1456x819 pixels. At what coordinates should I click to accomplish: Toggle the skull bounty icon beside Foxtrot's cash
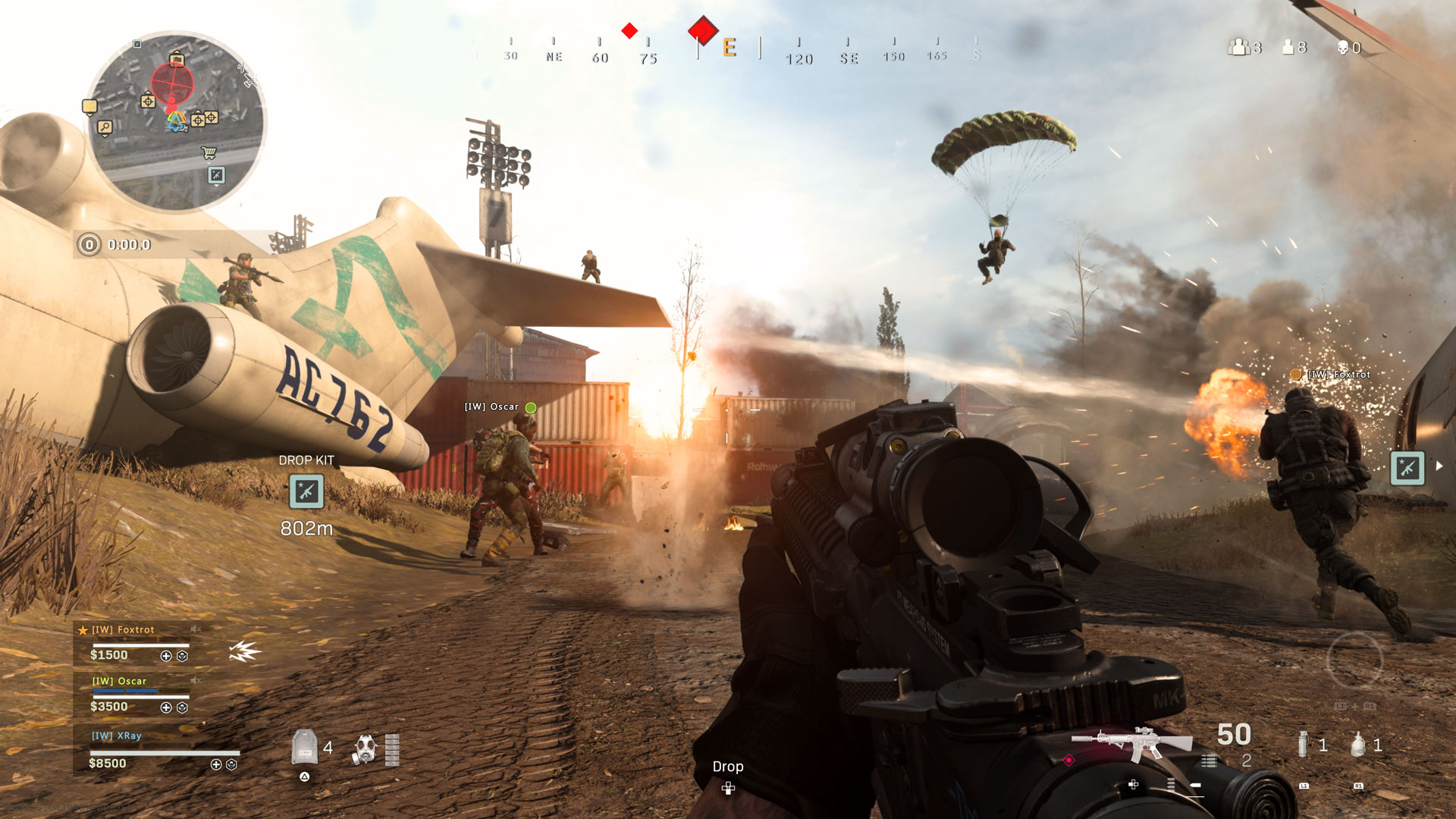click(x=182, y=657)
